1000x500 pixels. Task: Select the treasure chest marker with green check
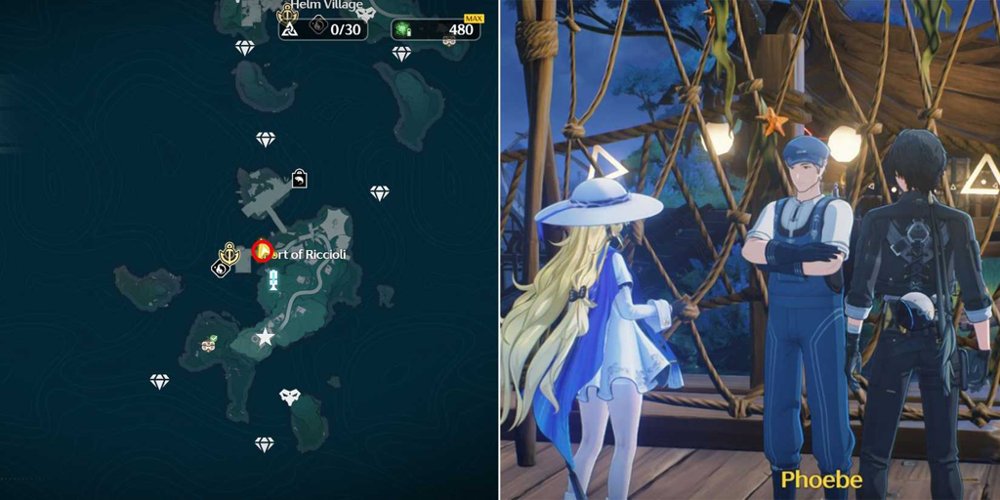pyautogui.click(x=209, y=345)
